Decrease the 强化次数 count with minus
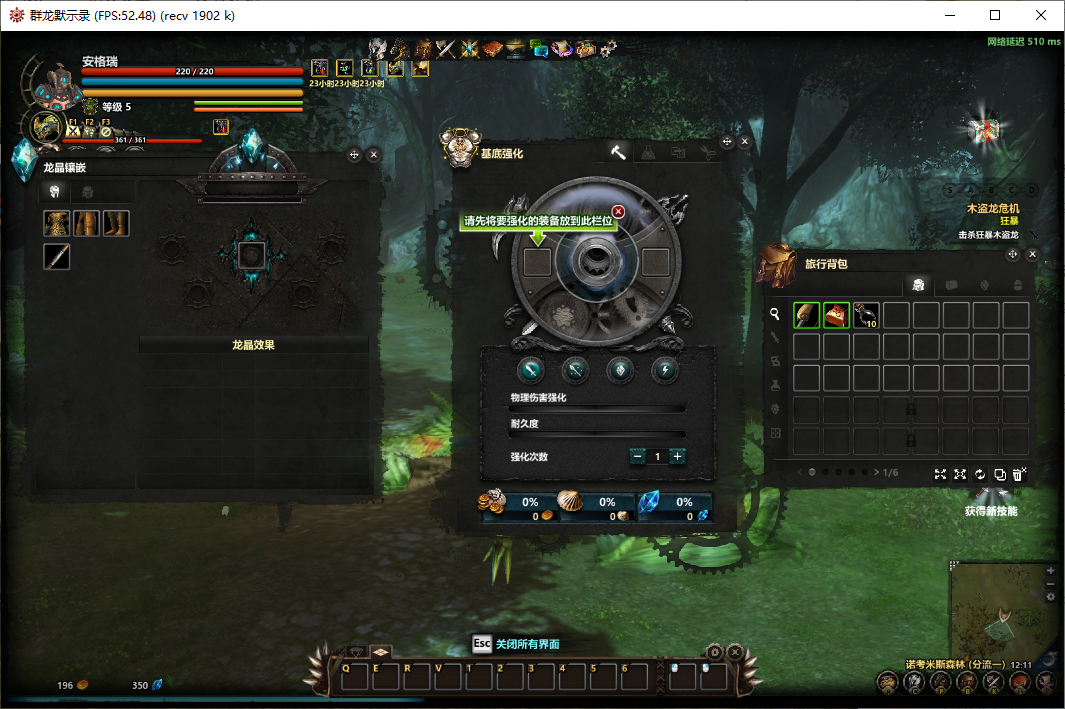The image size is (1065, 709). 637,456
